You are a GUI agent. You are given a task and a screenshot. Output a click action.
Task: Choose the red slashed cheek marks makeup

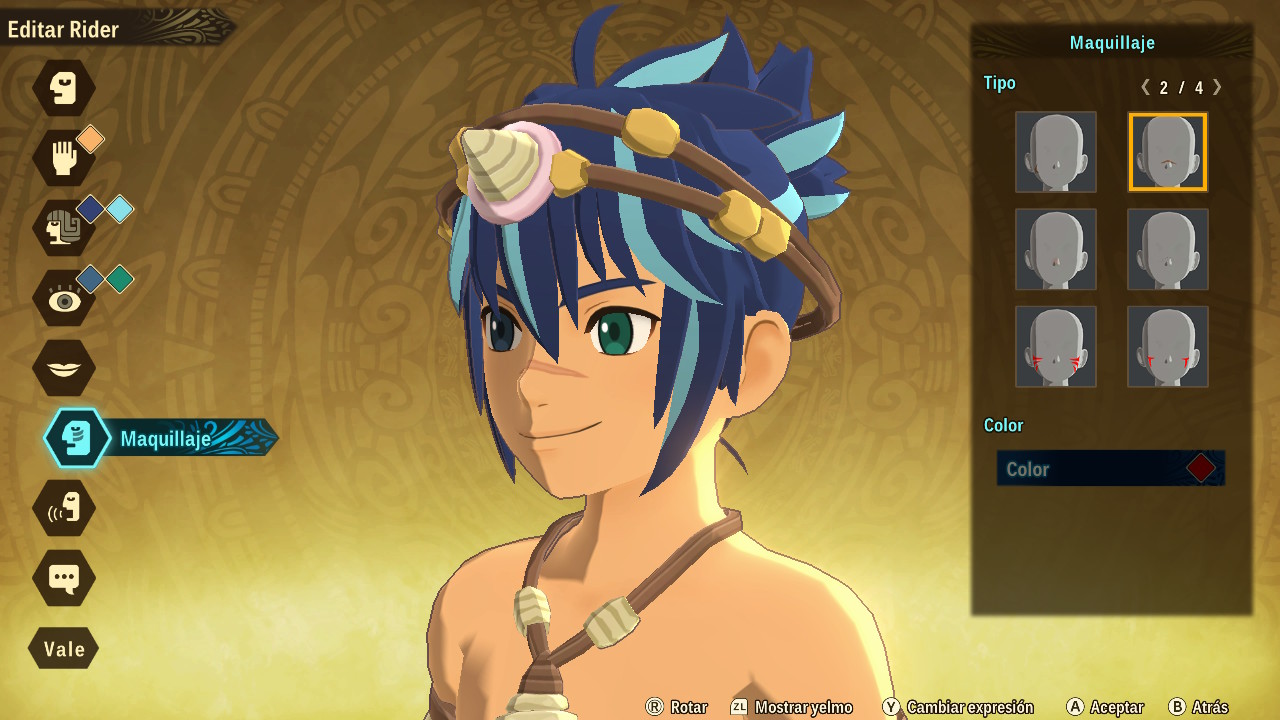tap(1056, 346)
